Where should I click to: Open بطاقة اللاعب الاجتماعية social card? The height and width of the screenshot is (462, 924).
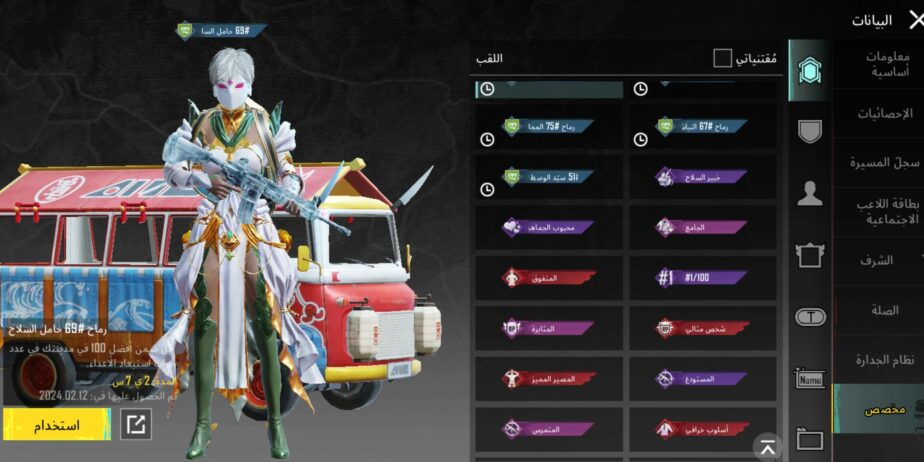tap(879, 211)
